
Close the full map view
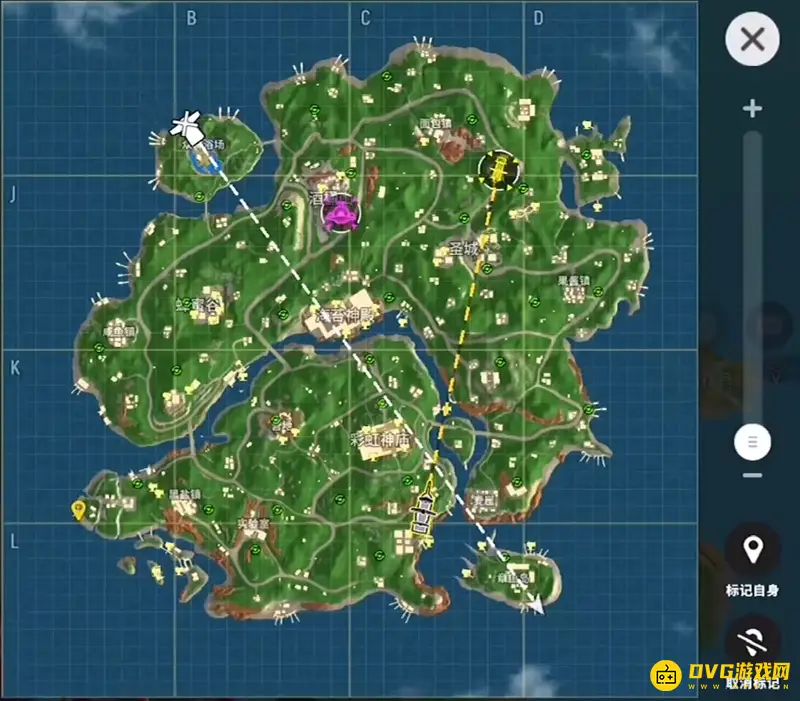coord(752,40)
